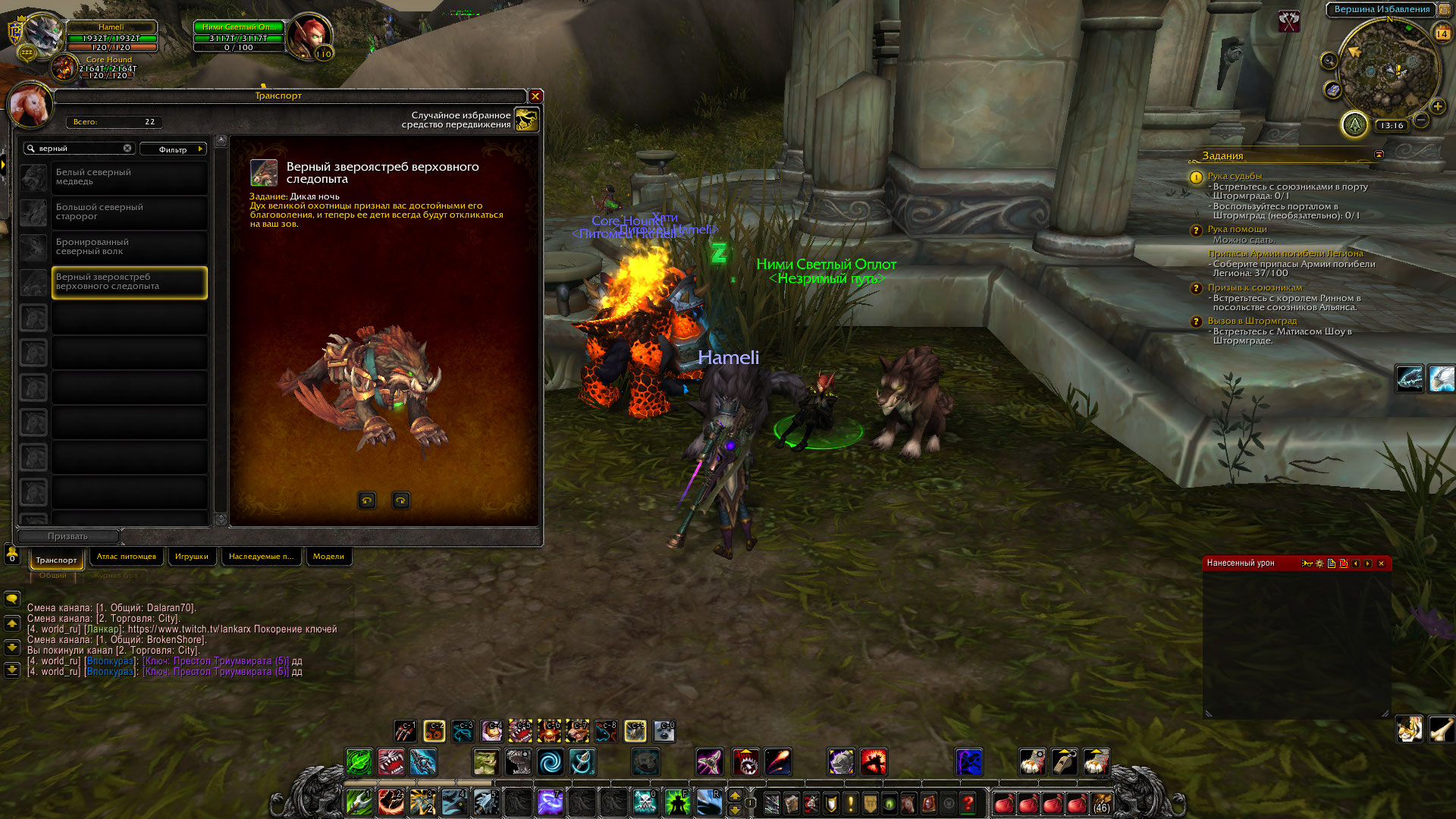Zoom in the minimap
The width and height of the screenshot is (1456, 819).
(x=1437, y=107)
